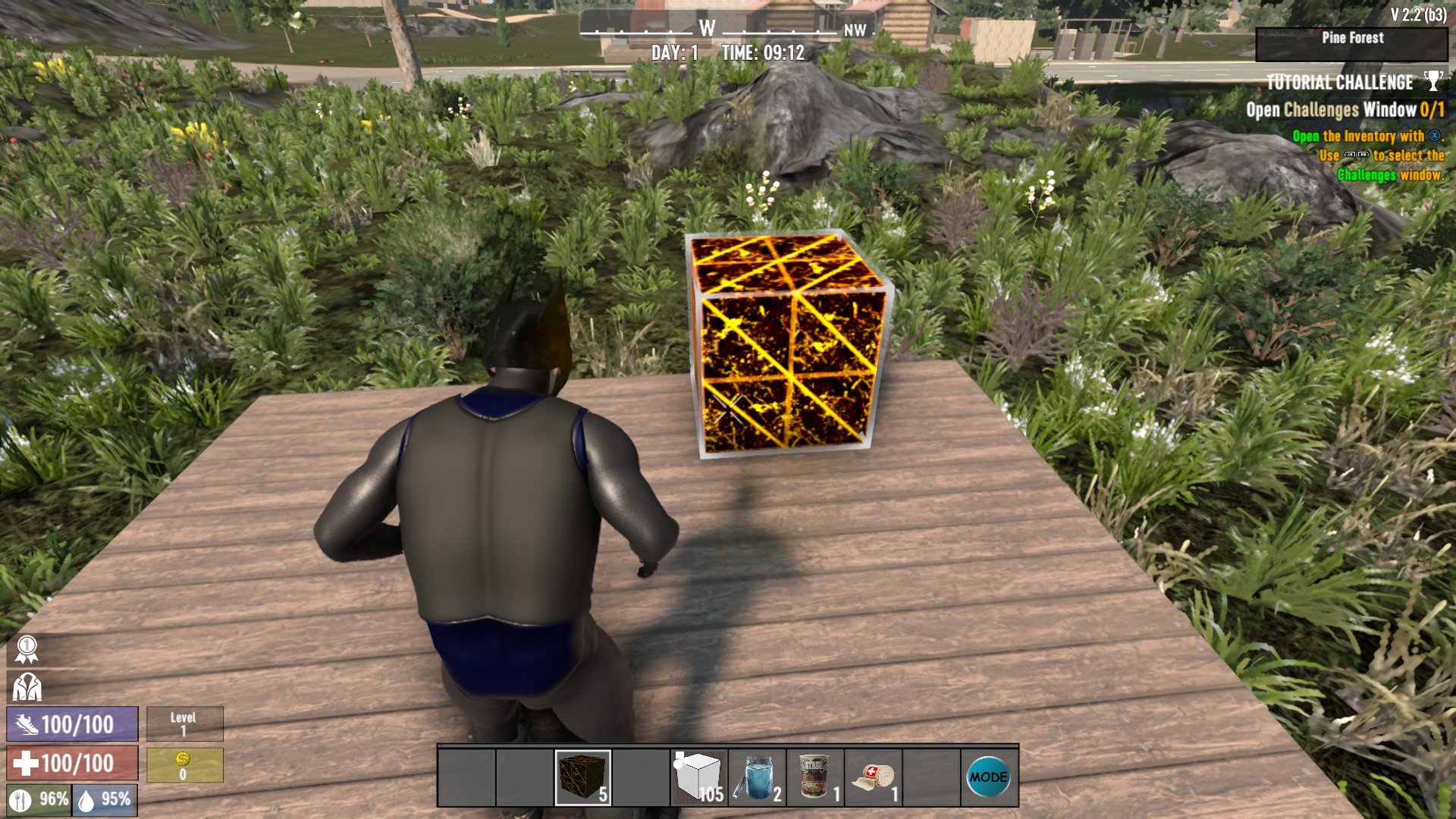Select the lava block hotbar slot
This screenshot has width=1456, height=819.
pyautogui.click(x=582, y=777)
